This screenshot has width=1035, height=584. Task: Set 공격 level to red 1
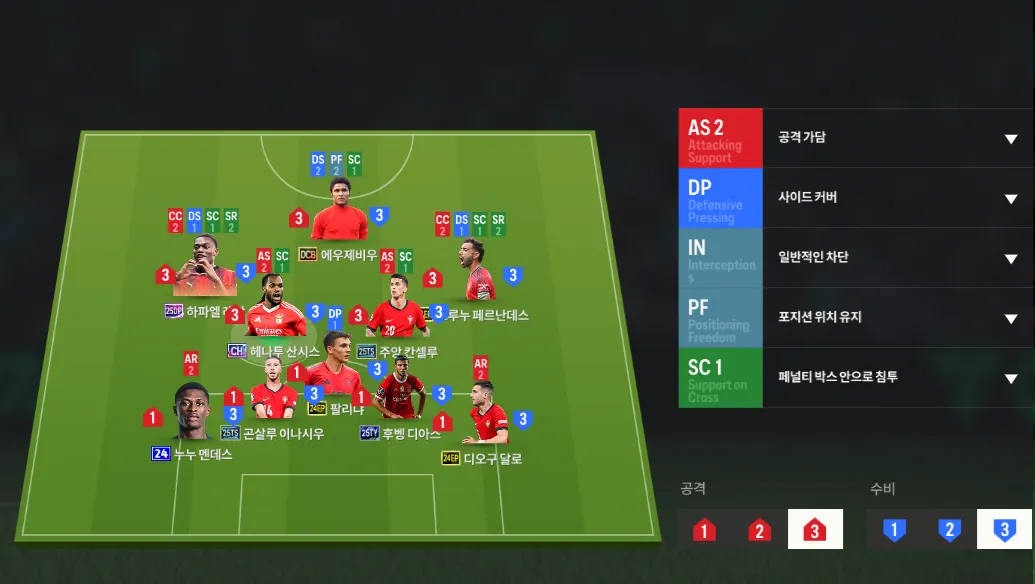(704, 530)
